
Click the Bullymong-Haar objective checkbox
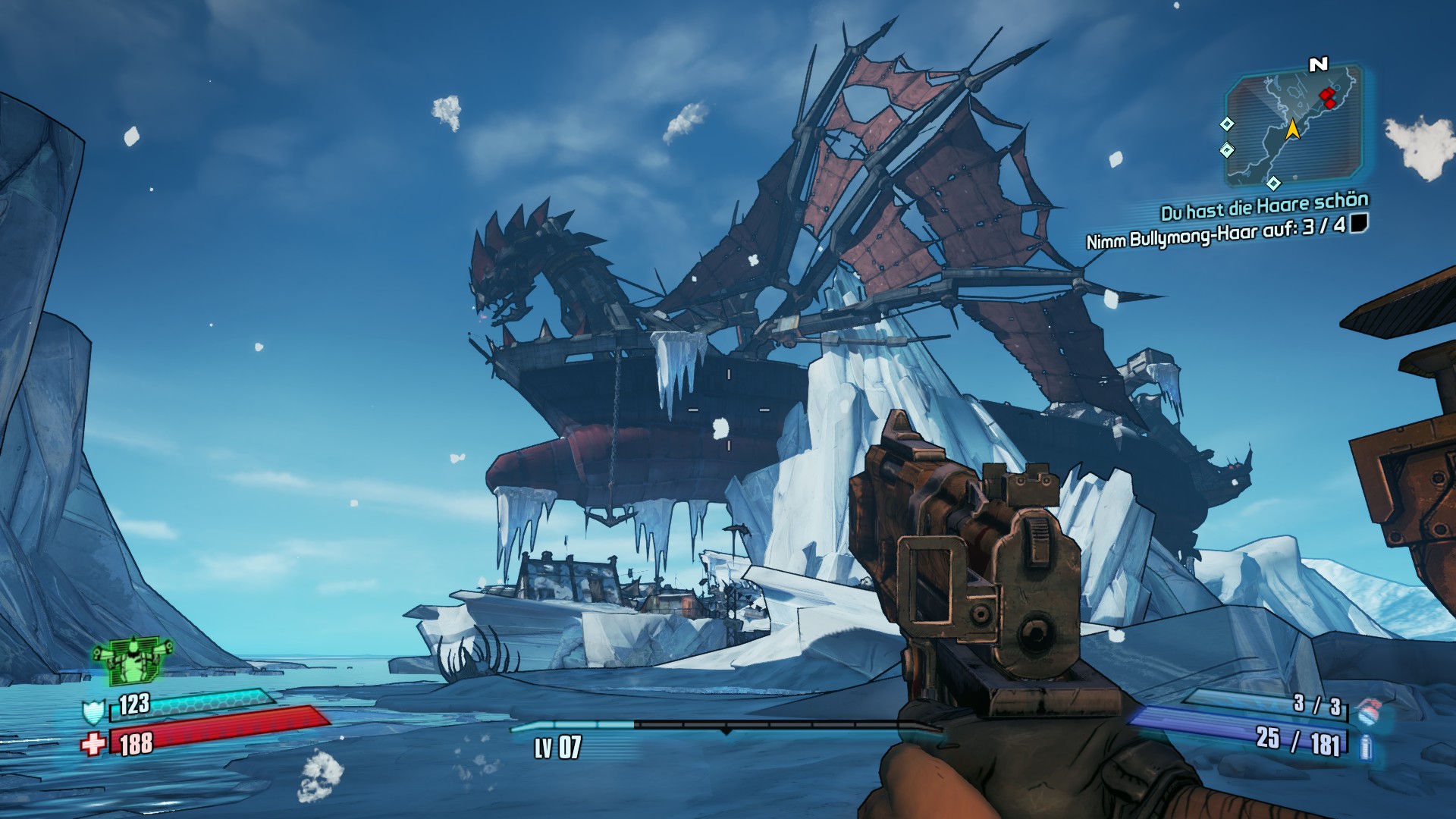coord(1359,222)
